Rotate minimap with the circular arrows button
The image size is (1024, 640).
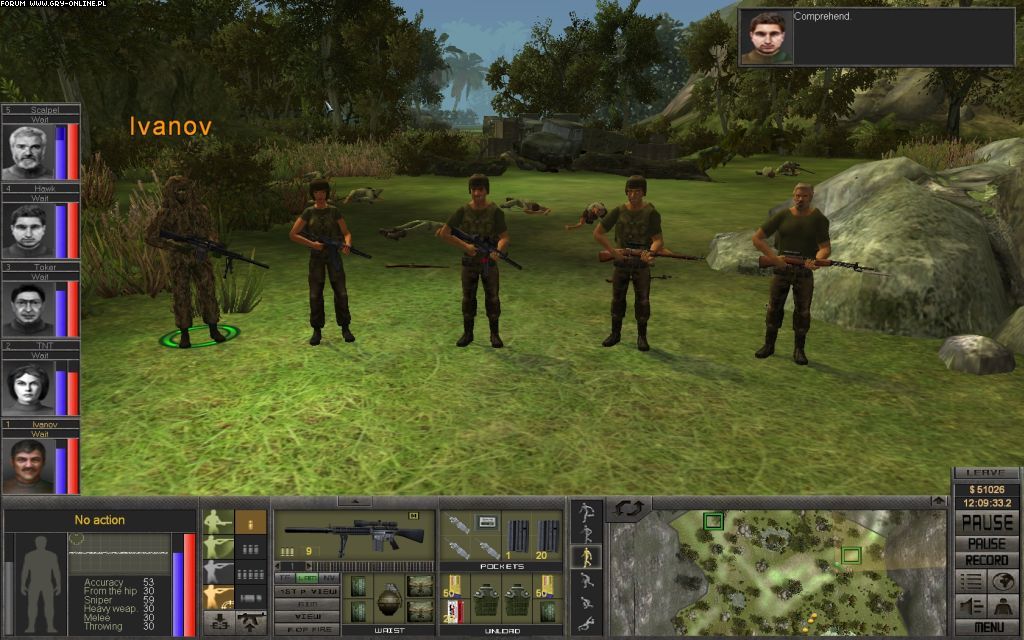[x=630, y=509]
